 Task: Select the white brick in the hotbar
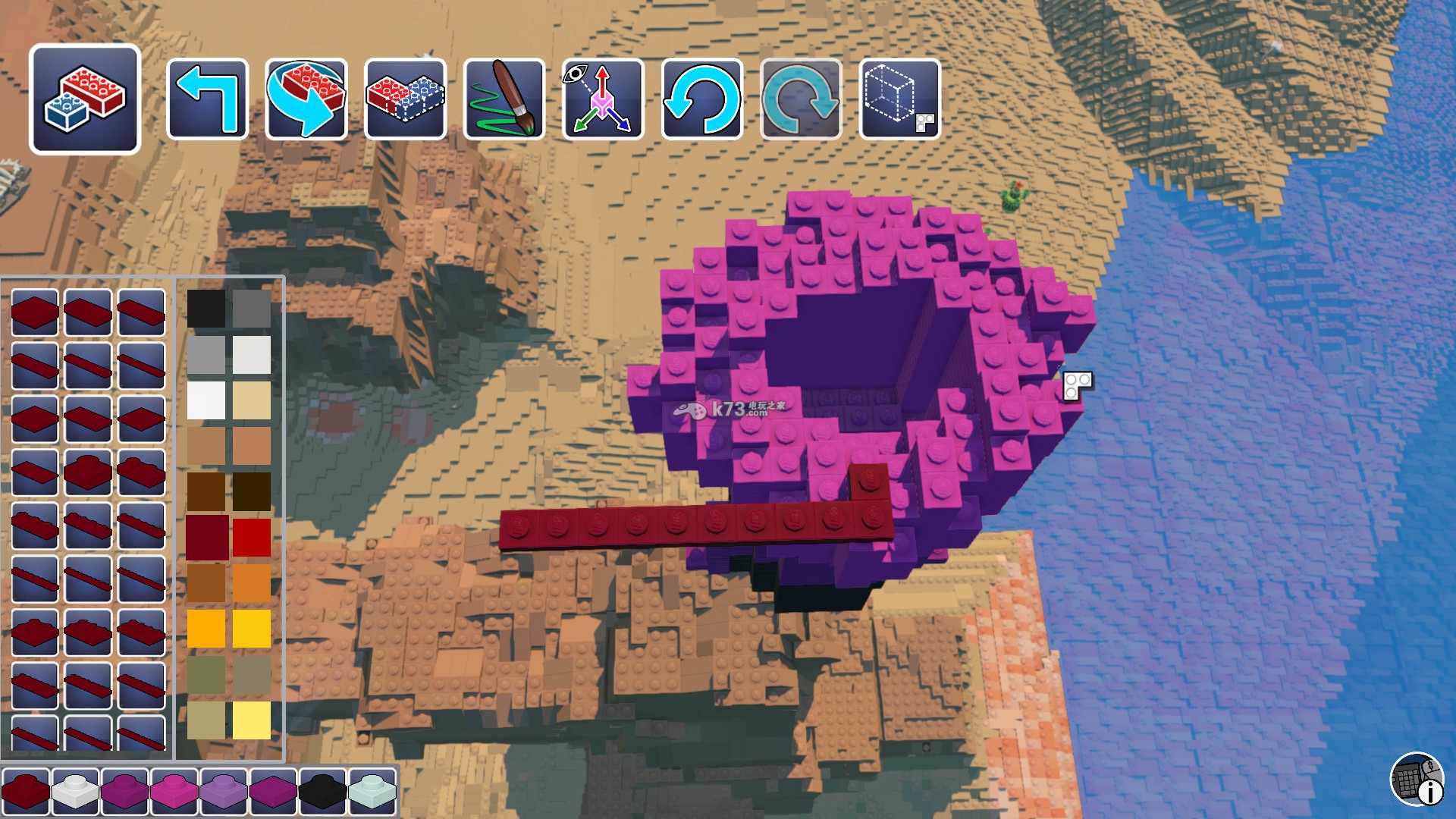click(75, 791)
